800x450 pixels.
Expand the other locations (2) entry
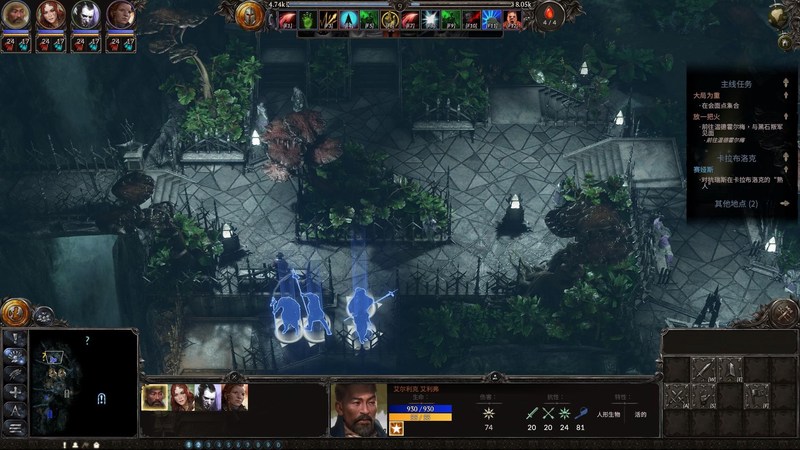coord(736,203)
